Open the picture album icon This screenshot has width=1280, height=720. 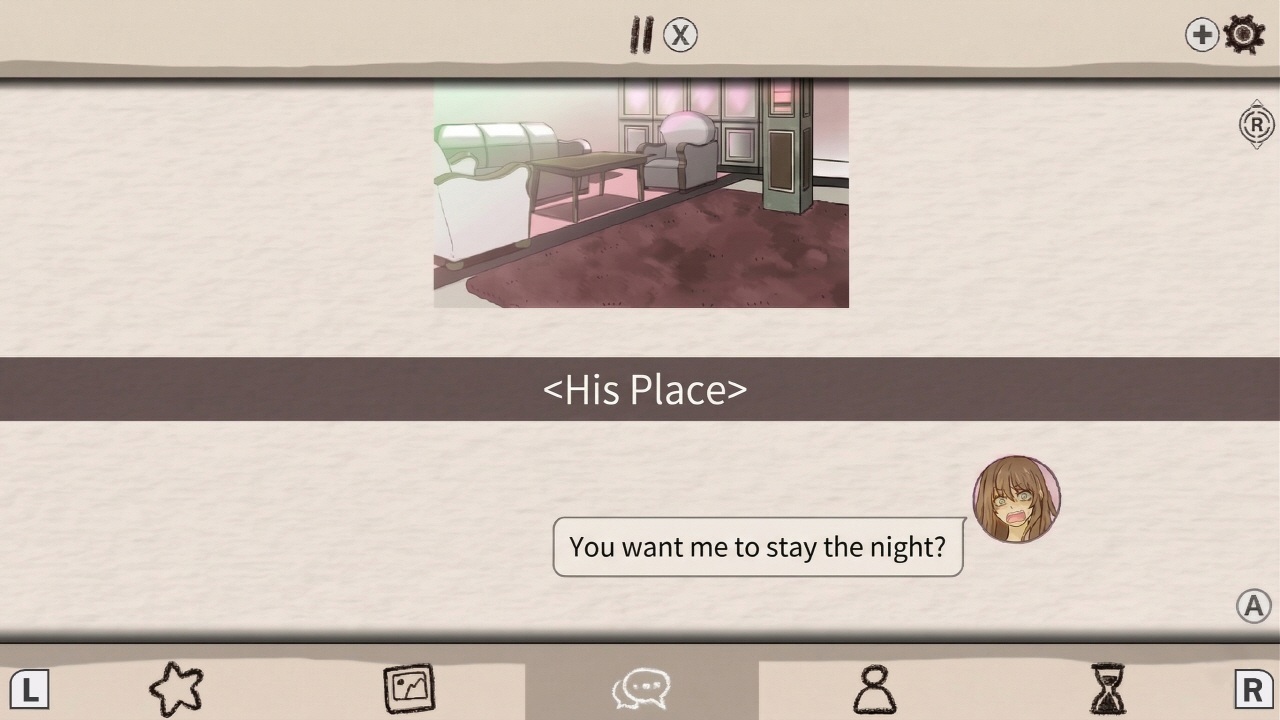click(x=409, y=688)
